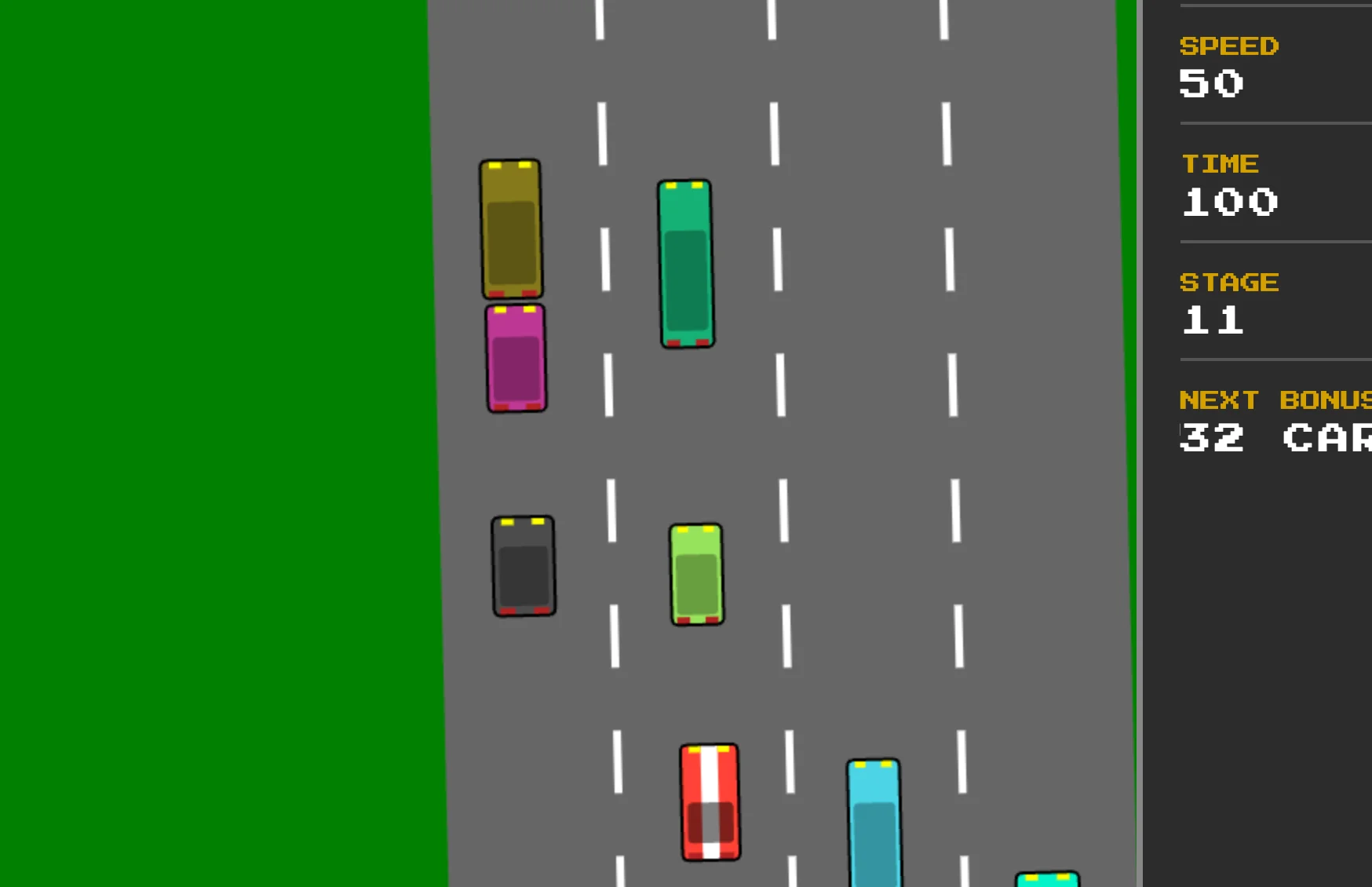The height and width of the screenshot is (887, 1372).
Task: Click the TIME value 100
Action: click(1229, 203)
